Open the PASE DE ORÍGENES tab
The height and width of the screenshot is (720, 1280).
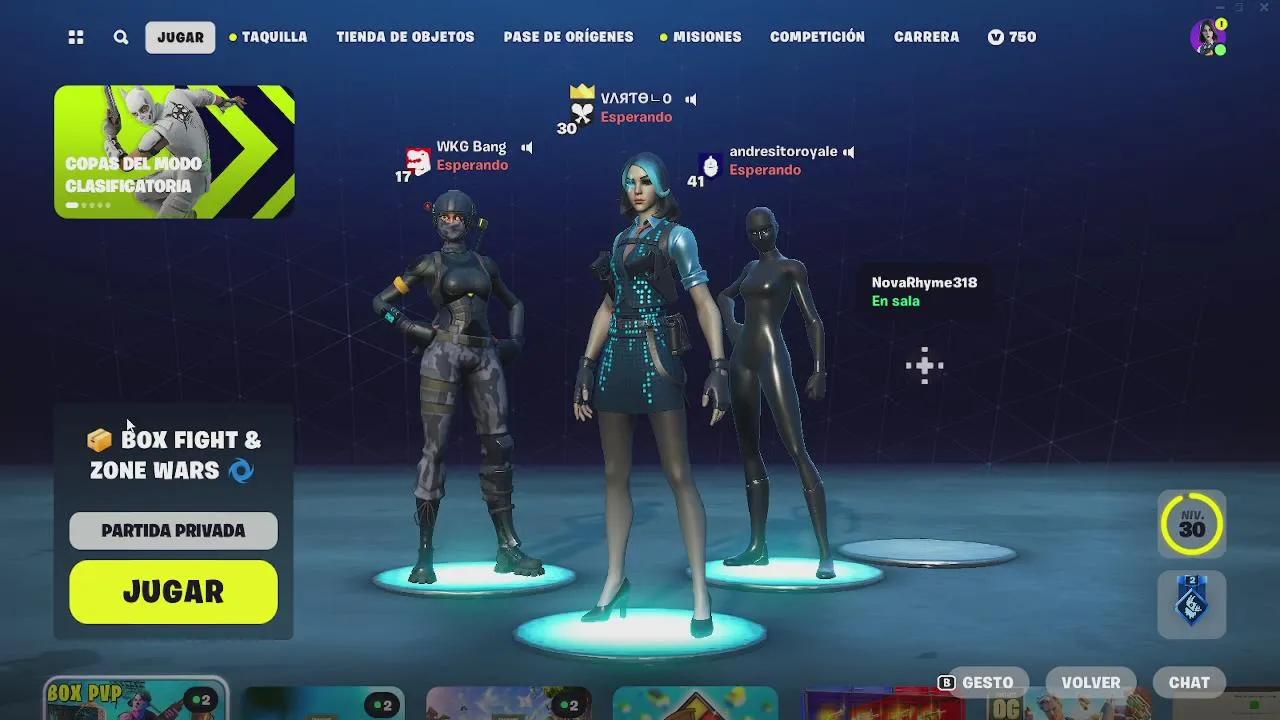[567, 37]
